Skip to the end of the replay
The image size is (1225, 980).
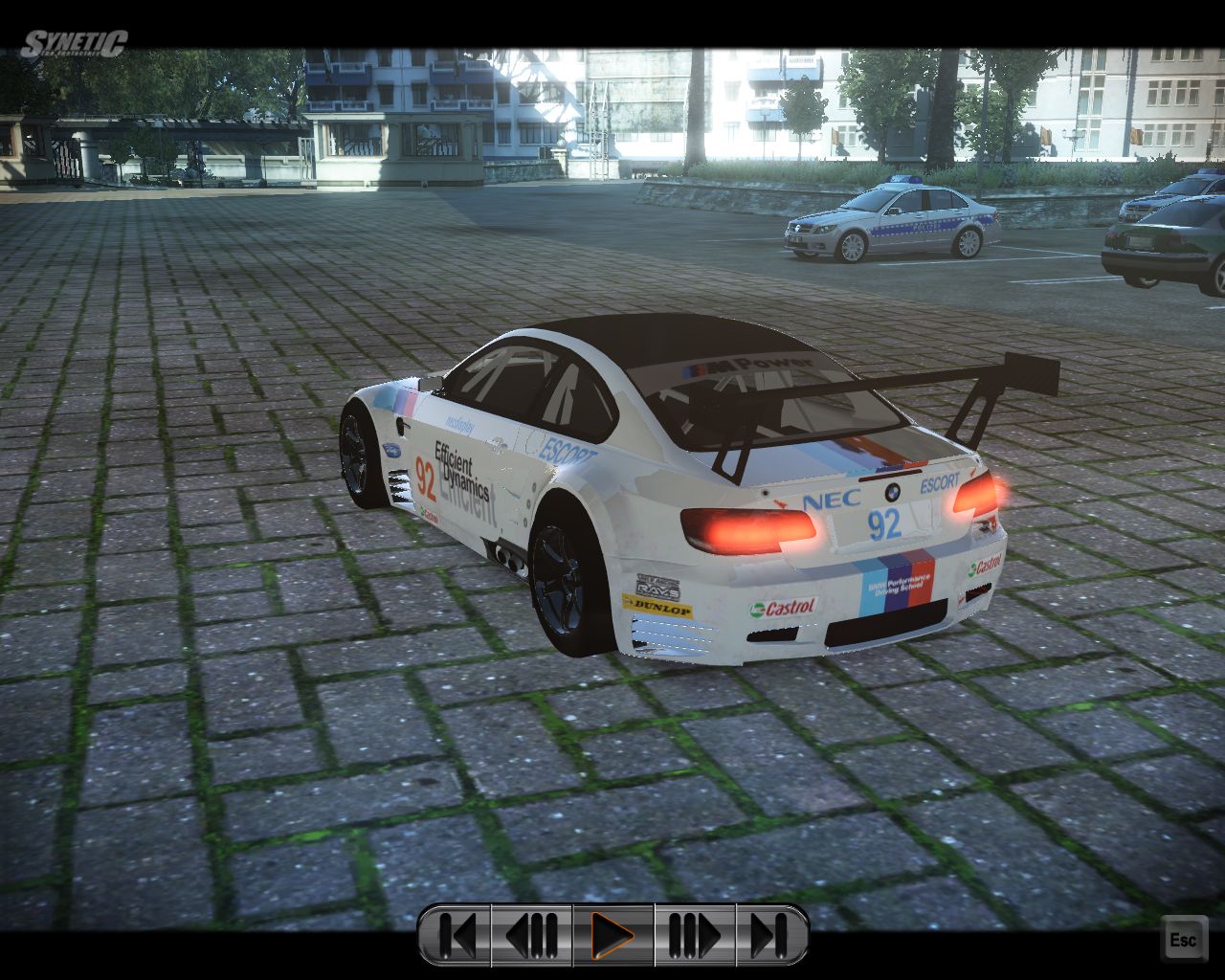769,935
